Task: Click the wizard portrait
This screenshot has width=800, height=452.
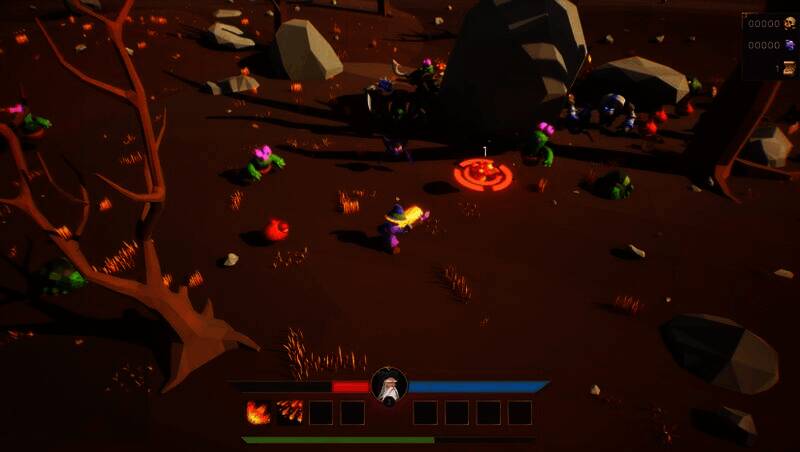Action: point(389,387)
